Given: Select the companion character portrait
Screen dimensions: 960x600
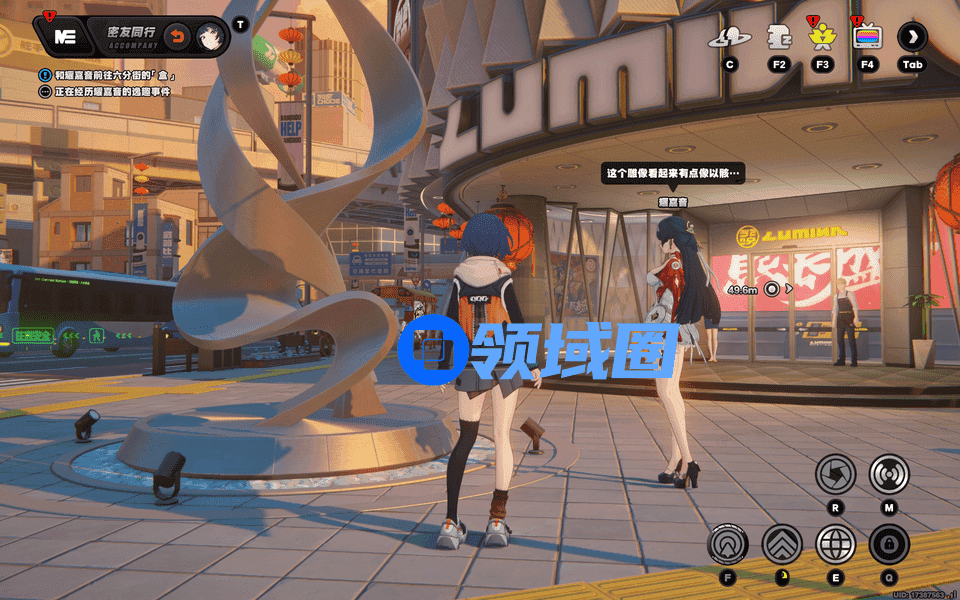Looking at the screenshot, I should pos(209,36).
